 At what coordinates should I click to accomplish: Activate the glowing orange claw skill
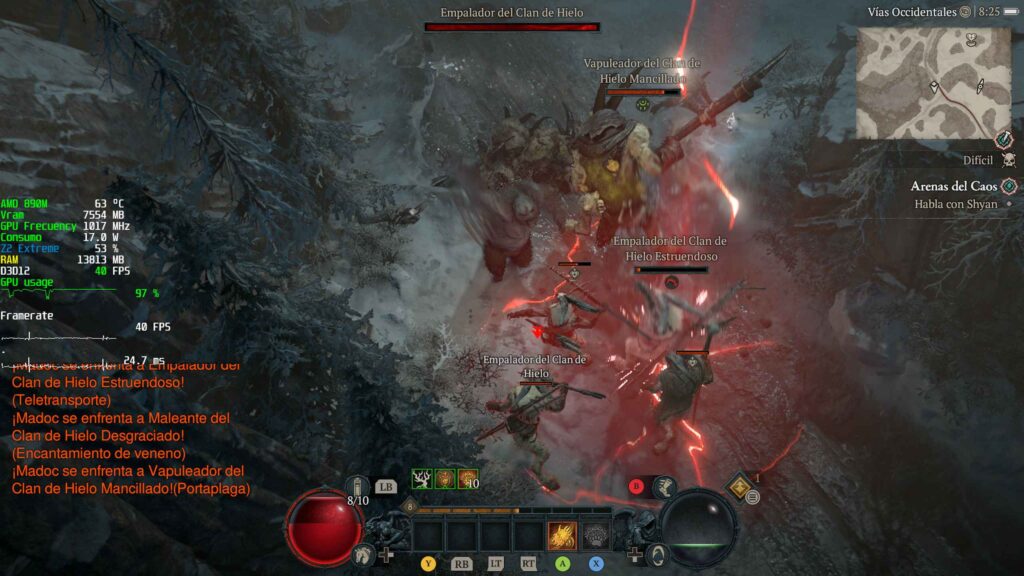click(561, 536)
